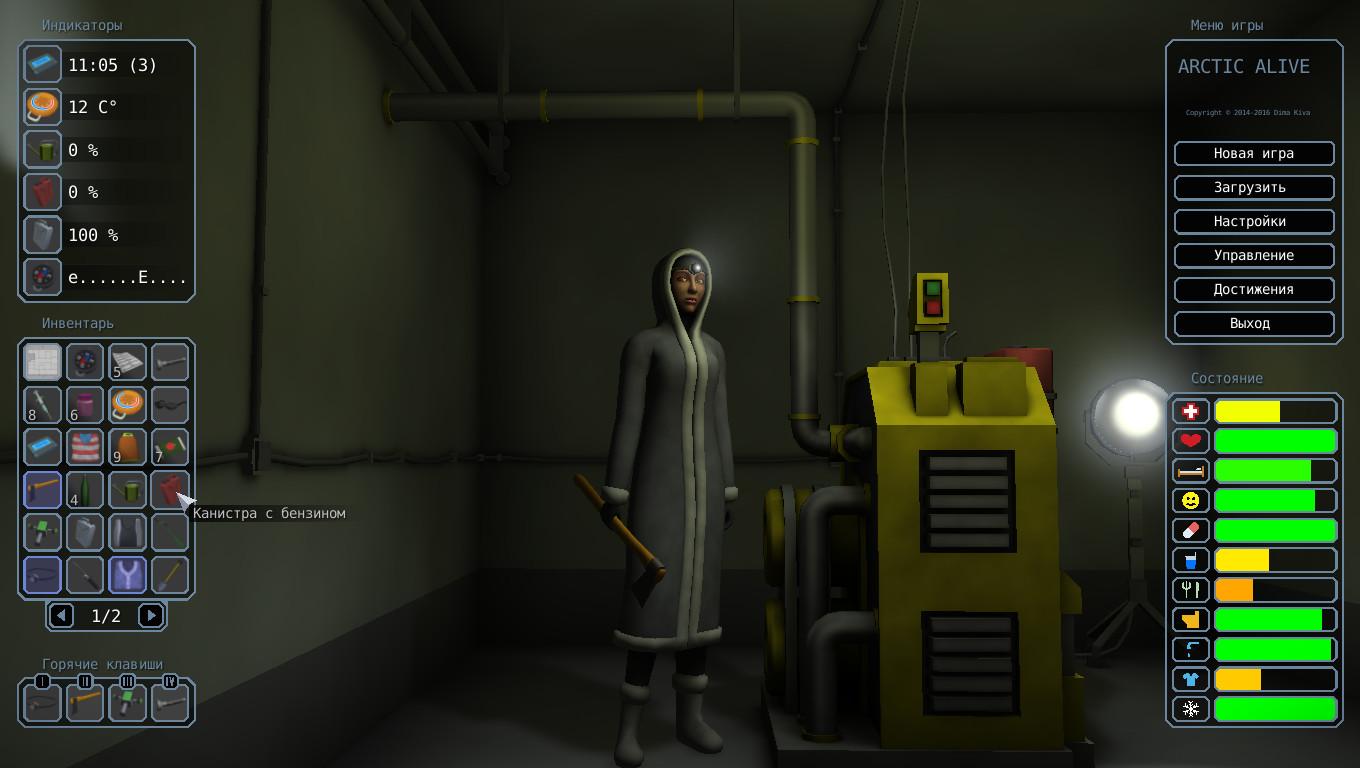Select the striped sweater in the inventory
1360x768 pixels.
click(85, 447)
